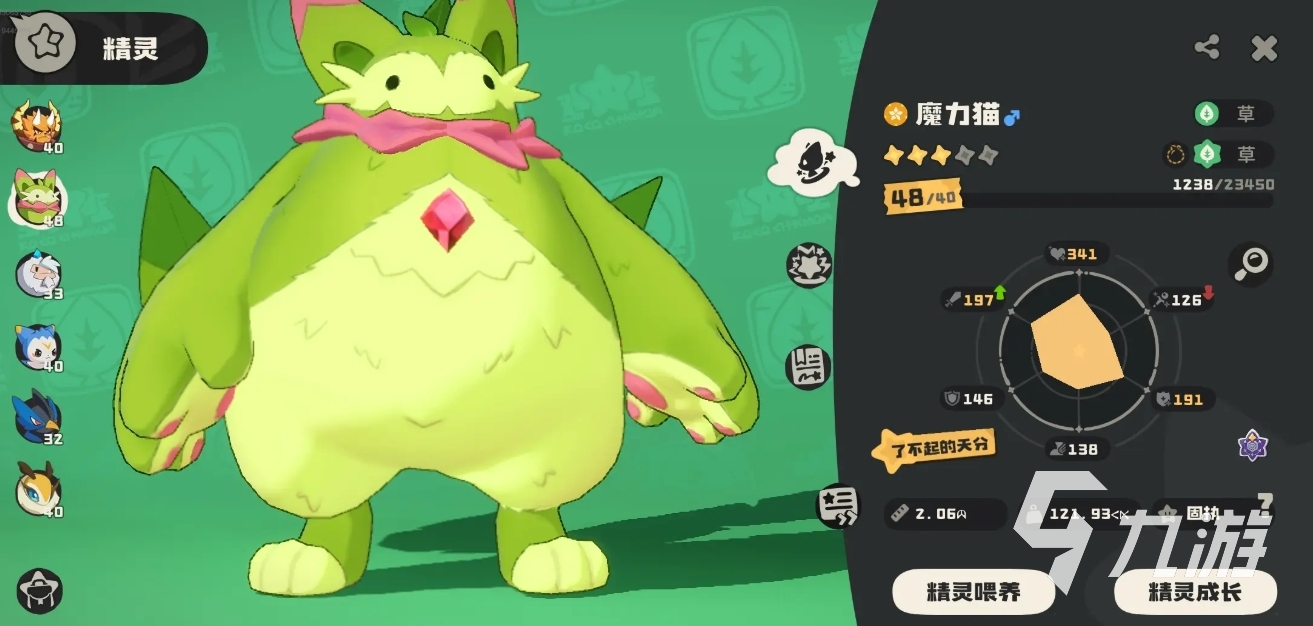The height and width of the screenshot is (626, 1313).
Task: Open the share option
Action: click(x=1207, y=47)
